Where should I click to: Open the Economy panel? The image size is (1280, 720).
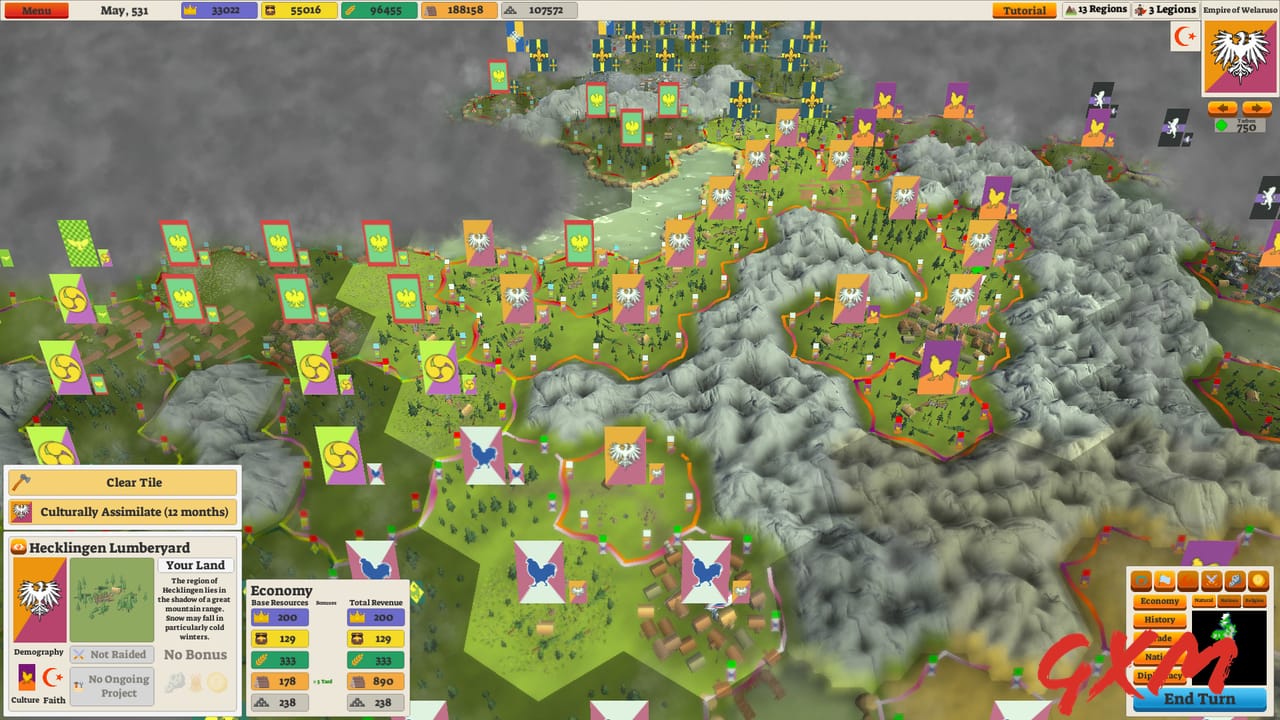coord(1160,601)
